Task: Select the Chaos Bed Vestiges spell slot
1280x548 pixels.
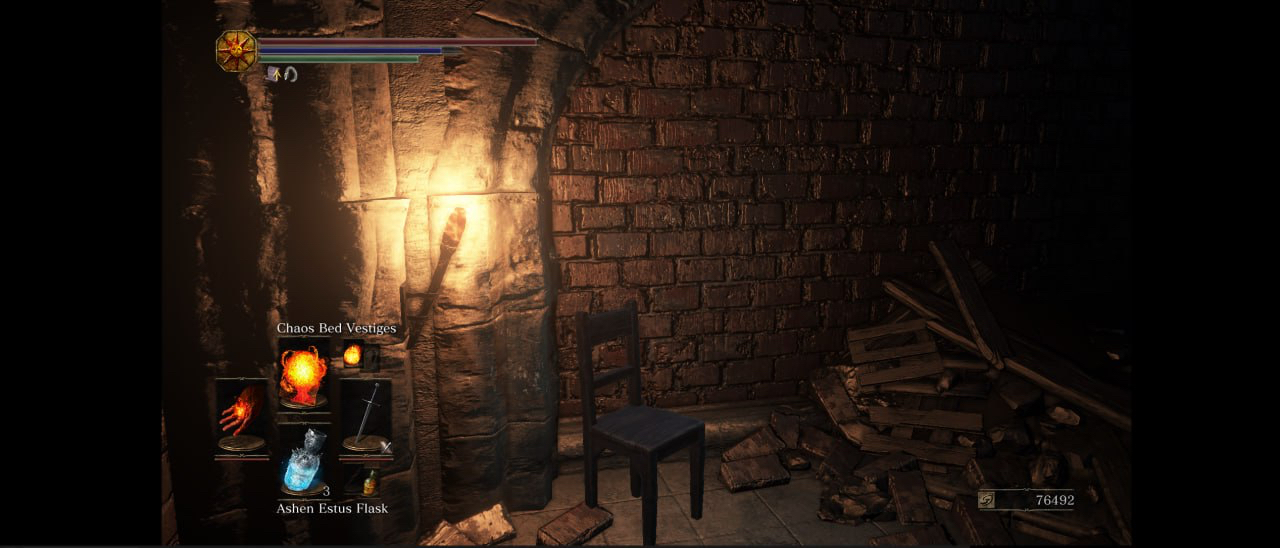Action: (x=303, y=374)
